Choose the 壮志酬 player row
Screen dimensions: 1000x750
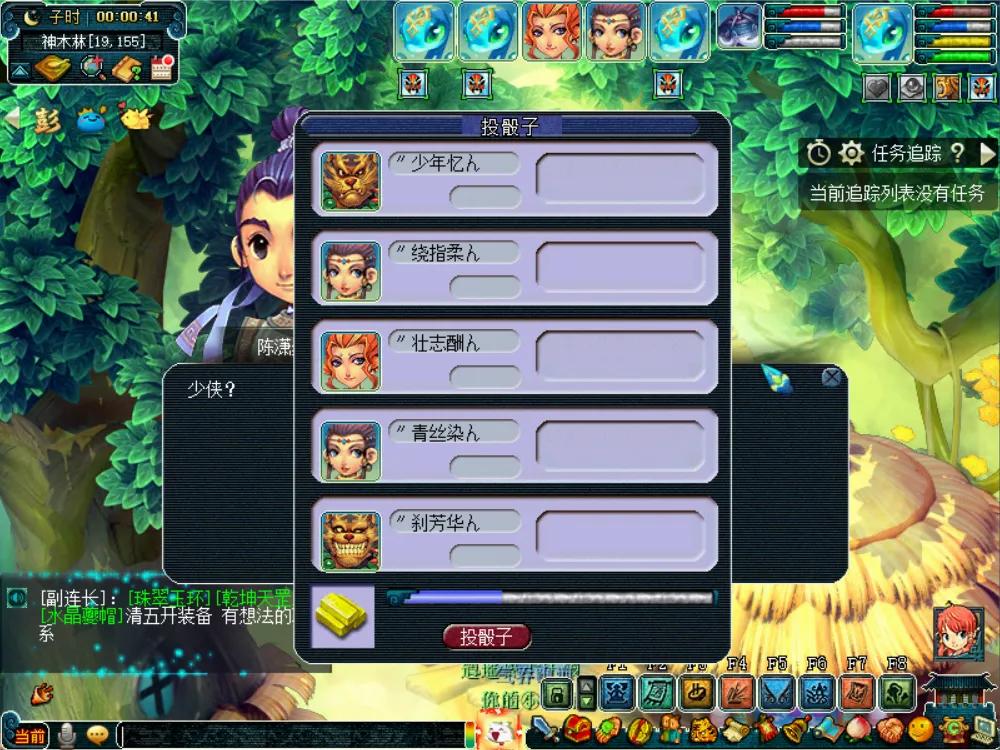516,359
